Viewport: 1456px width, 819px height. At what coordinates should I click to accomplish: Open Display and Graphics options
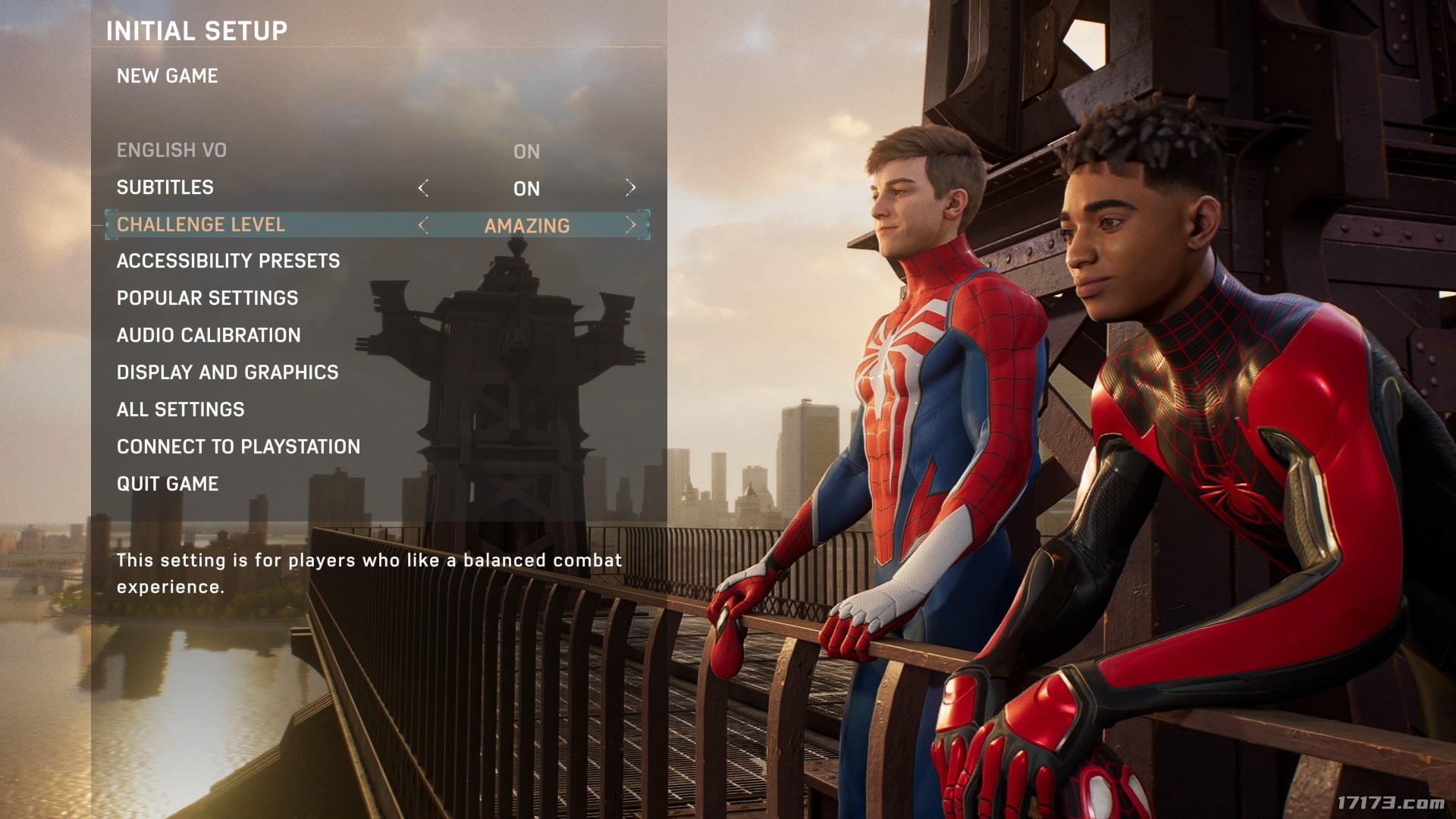pyautogui.click(x=227, y=372)
